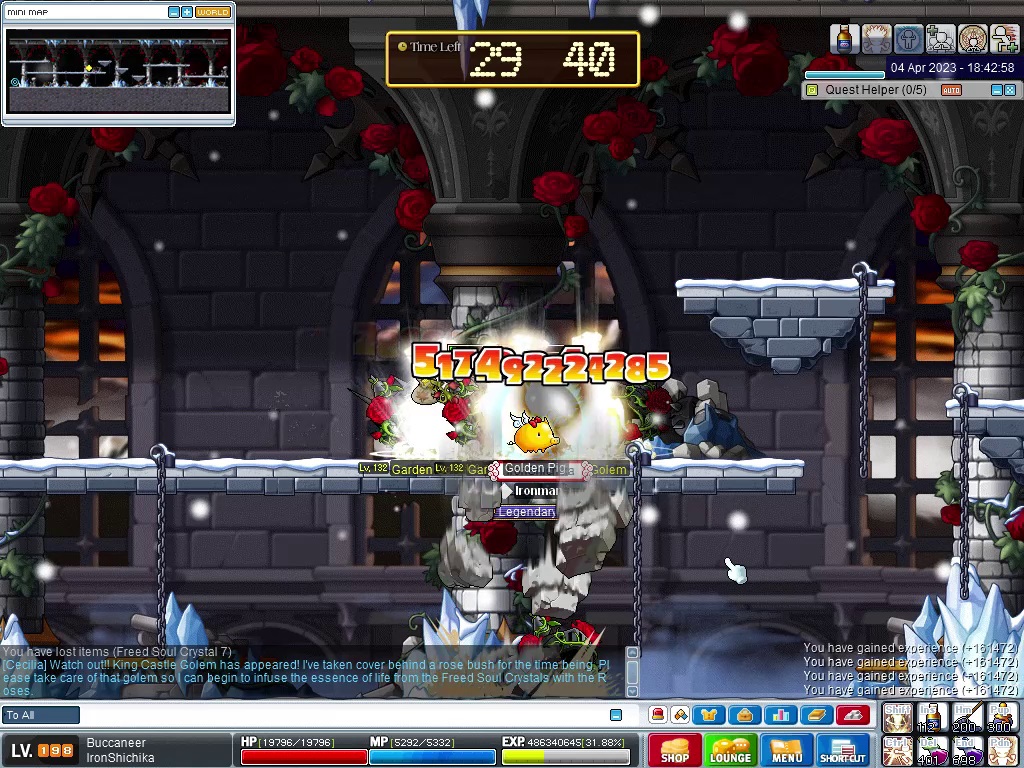Open the Lounge button
The height and width of the screenshot is (768, 1024).
click(x=731, y=751)
